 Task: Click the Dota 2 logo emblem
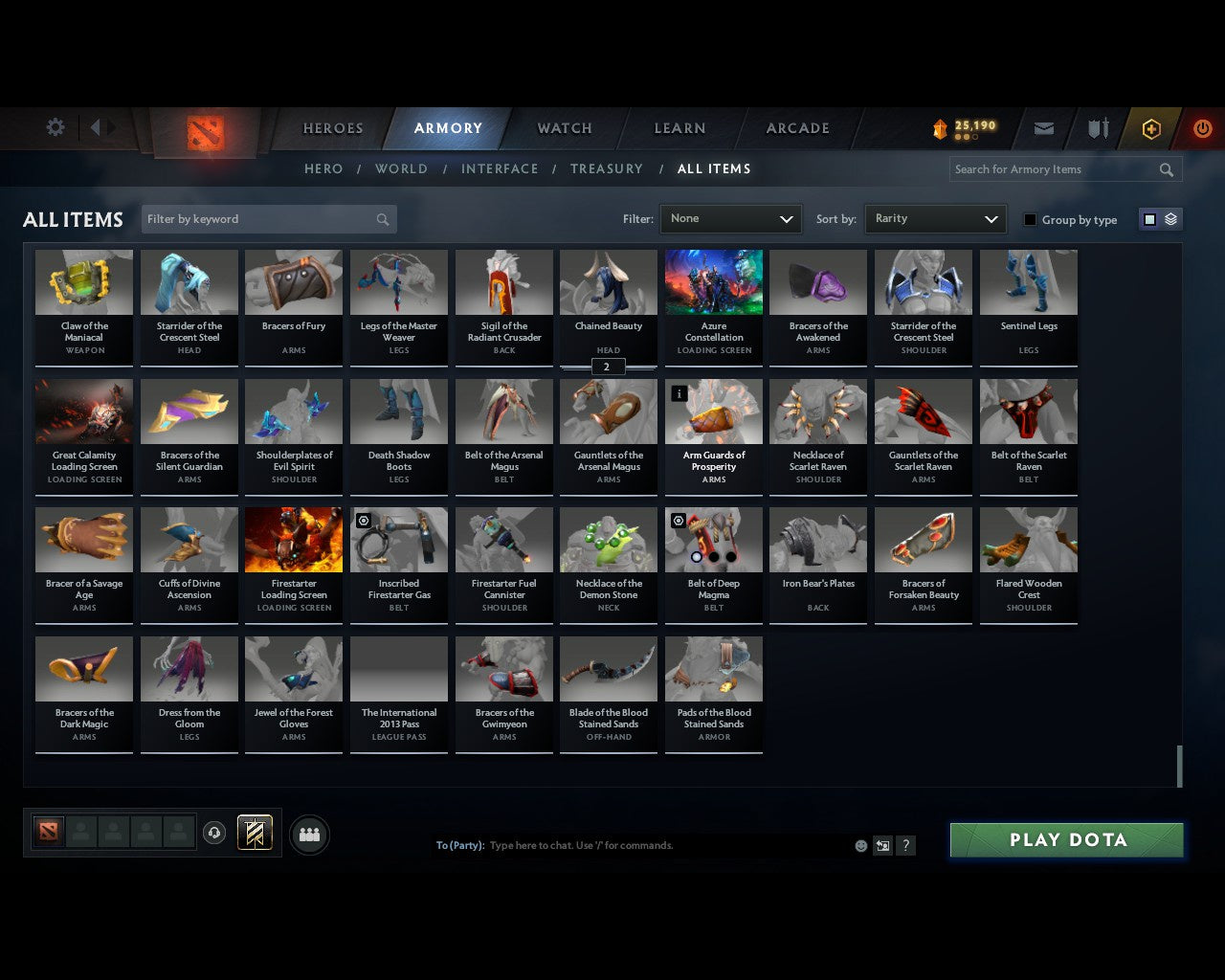(203, 134)
